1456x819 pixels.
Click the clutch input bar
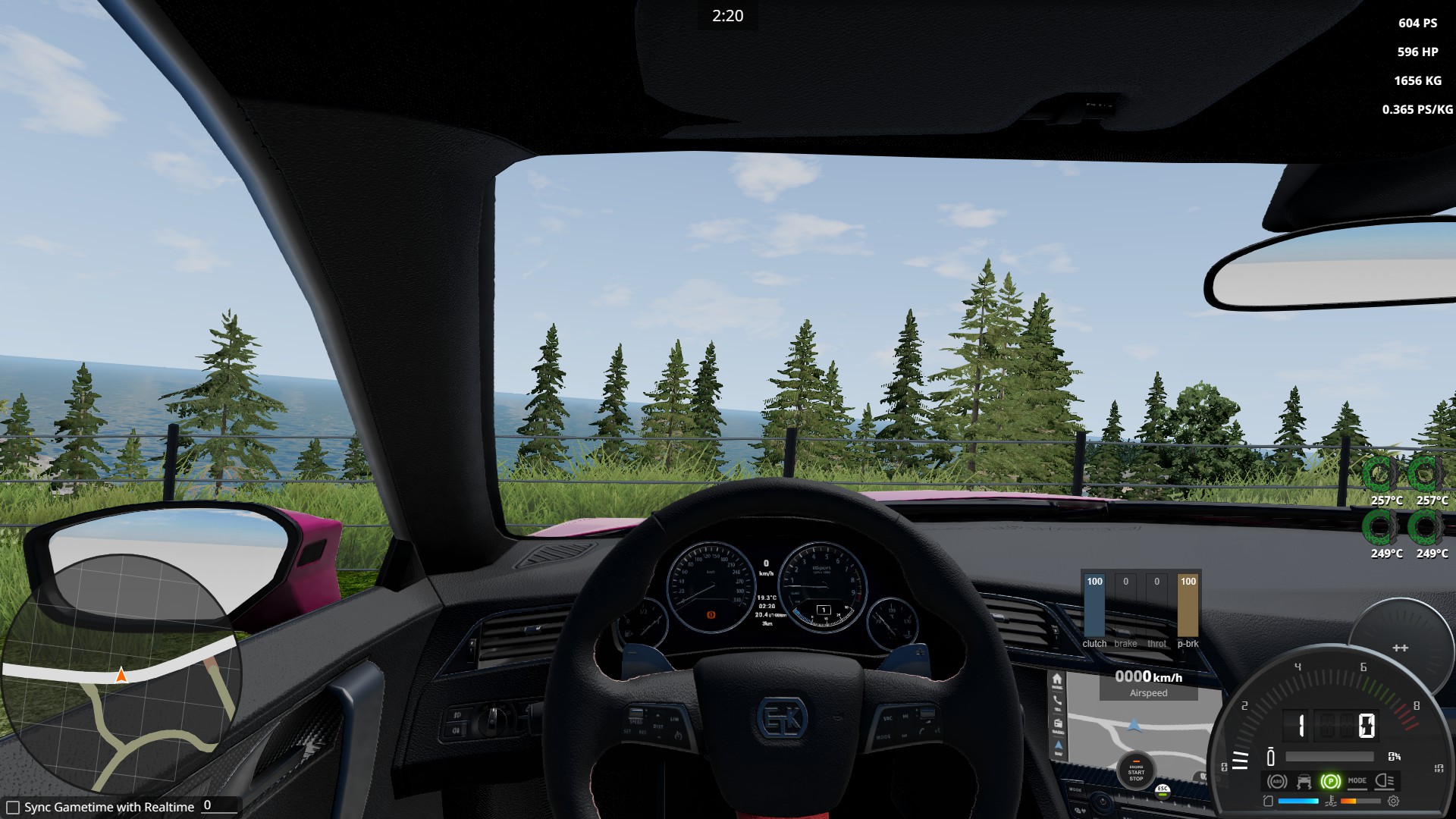coord(1094,605)
